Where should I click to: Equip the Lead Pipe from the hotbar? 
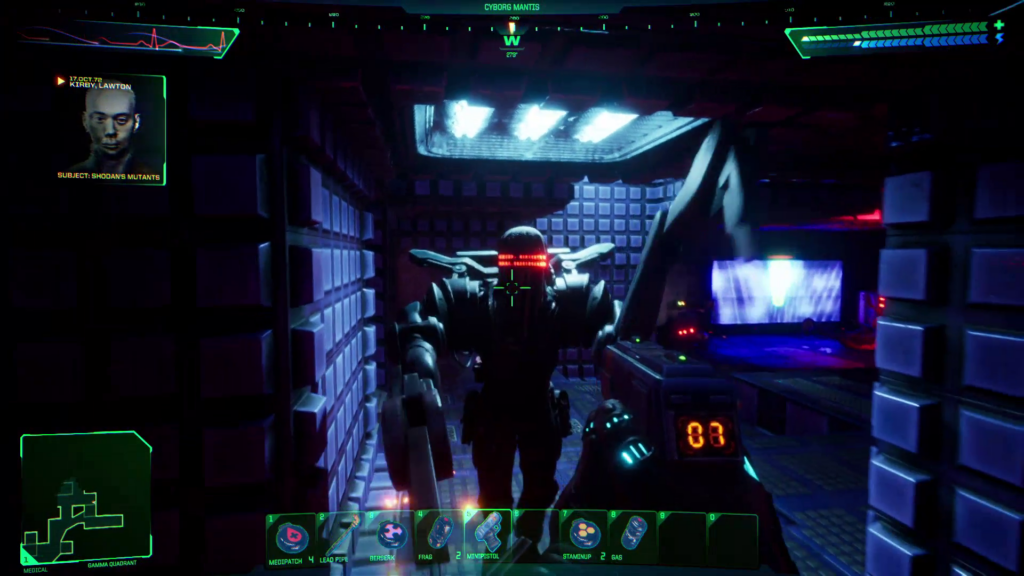[x=340, y=538]
